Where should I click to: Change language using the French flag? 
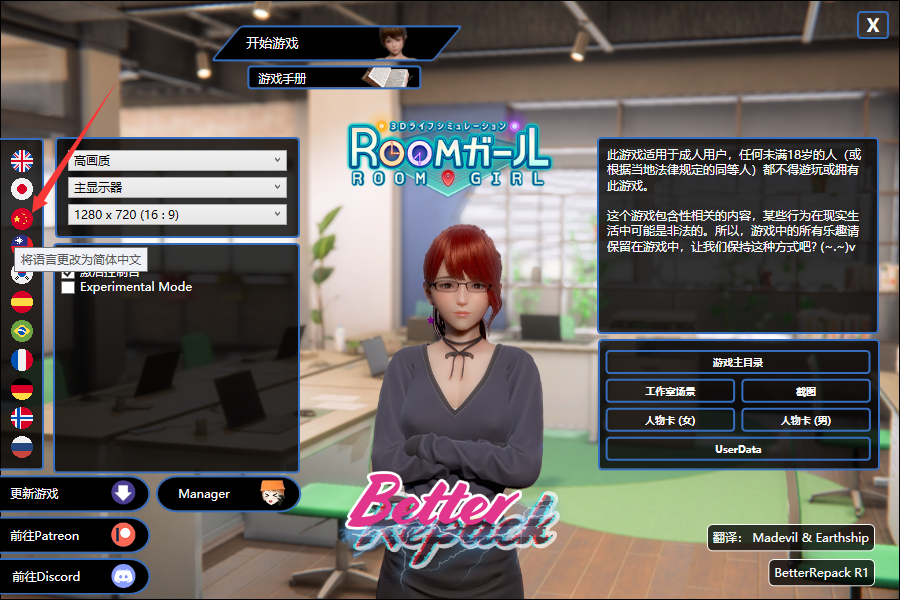coord(22,360)
